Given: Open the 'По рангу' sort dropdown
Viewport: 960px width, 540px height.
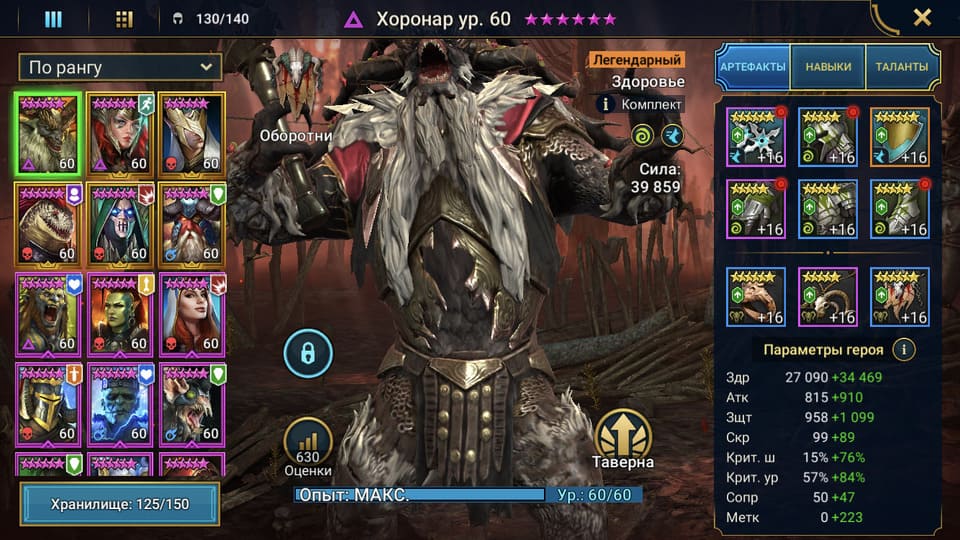Looking at the screenshot, I should point(120,67).
